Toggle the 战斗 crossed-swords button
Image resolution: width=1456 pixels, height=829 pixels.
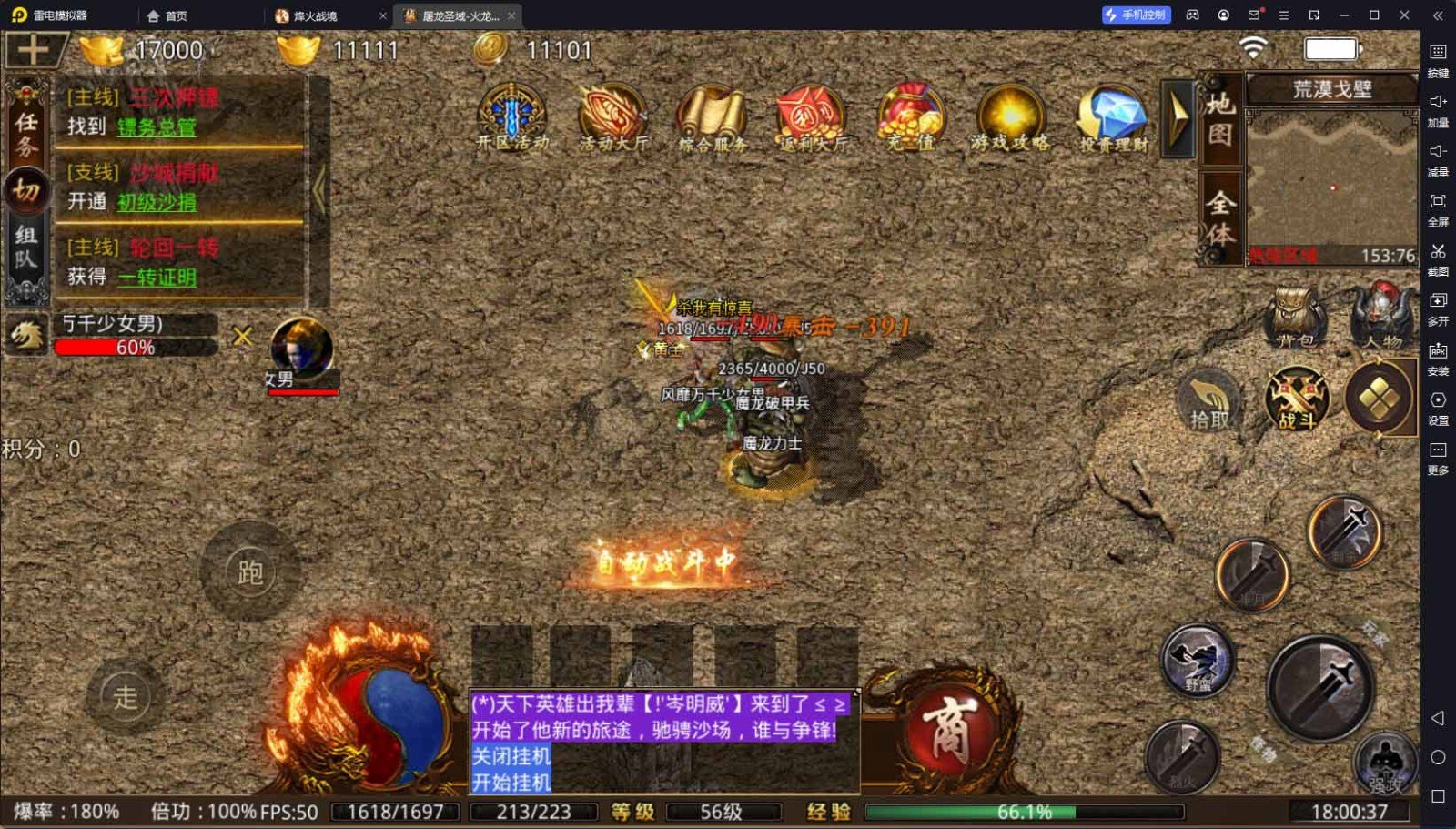pyautogui.click(x=1297, y=399)
